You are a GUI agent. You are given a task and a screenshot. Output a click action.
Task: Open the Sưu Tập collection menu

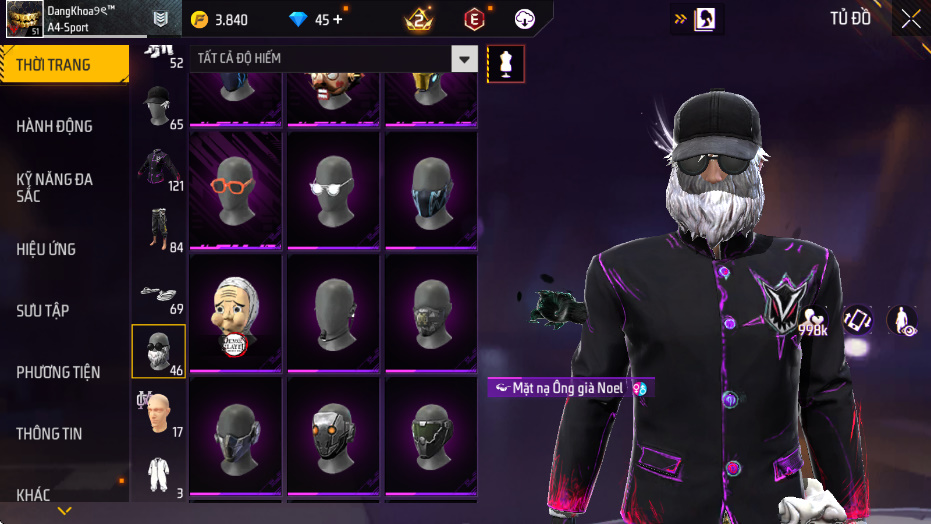[x=43, y=311]
